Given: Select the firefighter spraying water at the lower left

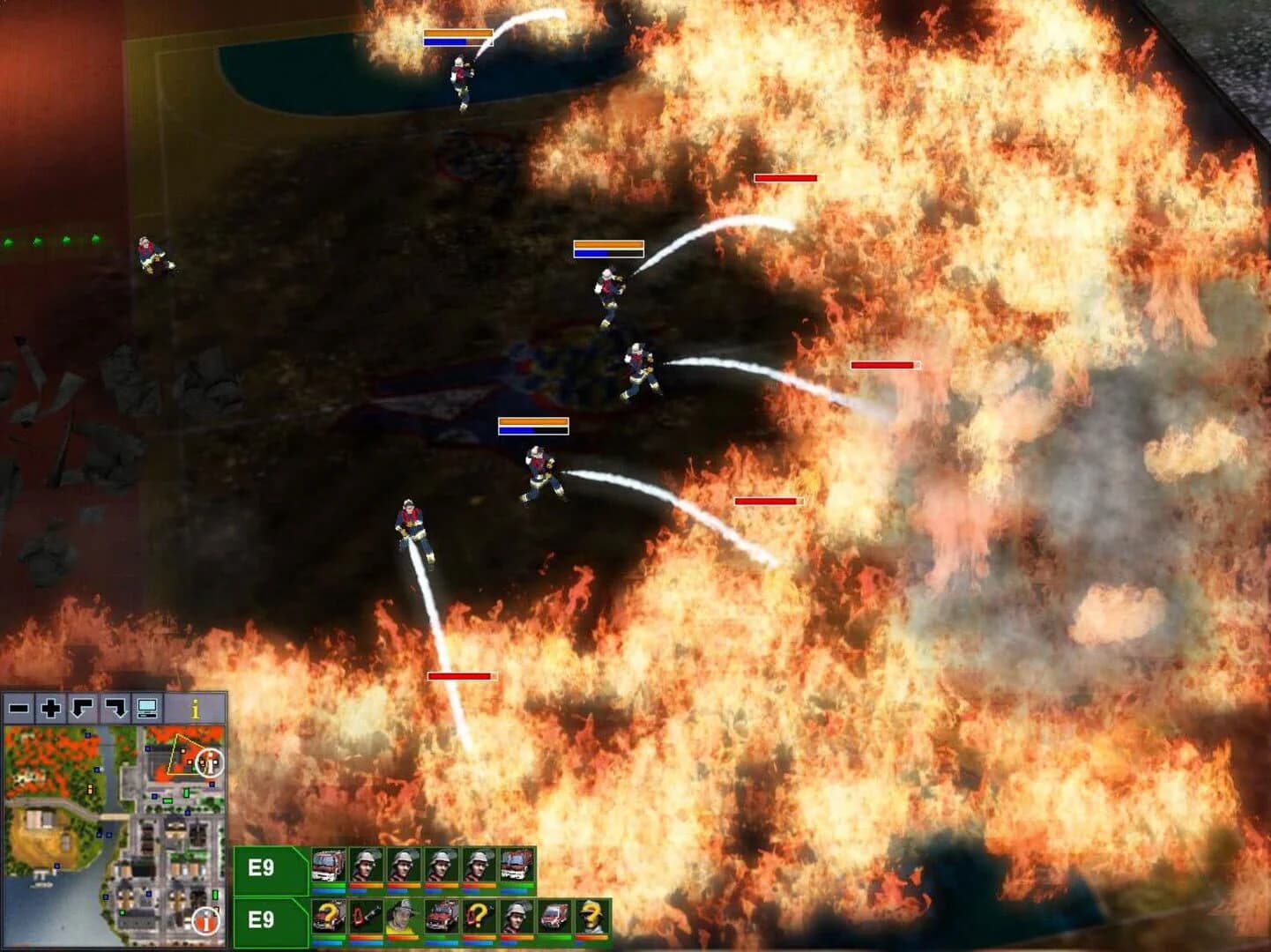Looking at the screenshot, I should [x=413, y=529].
